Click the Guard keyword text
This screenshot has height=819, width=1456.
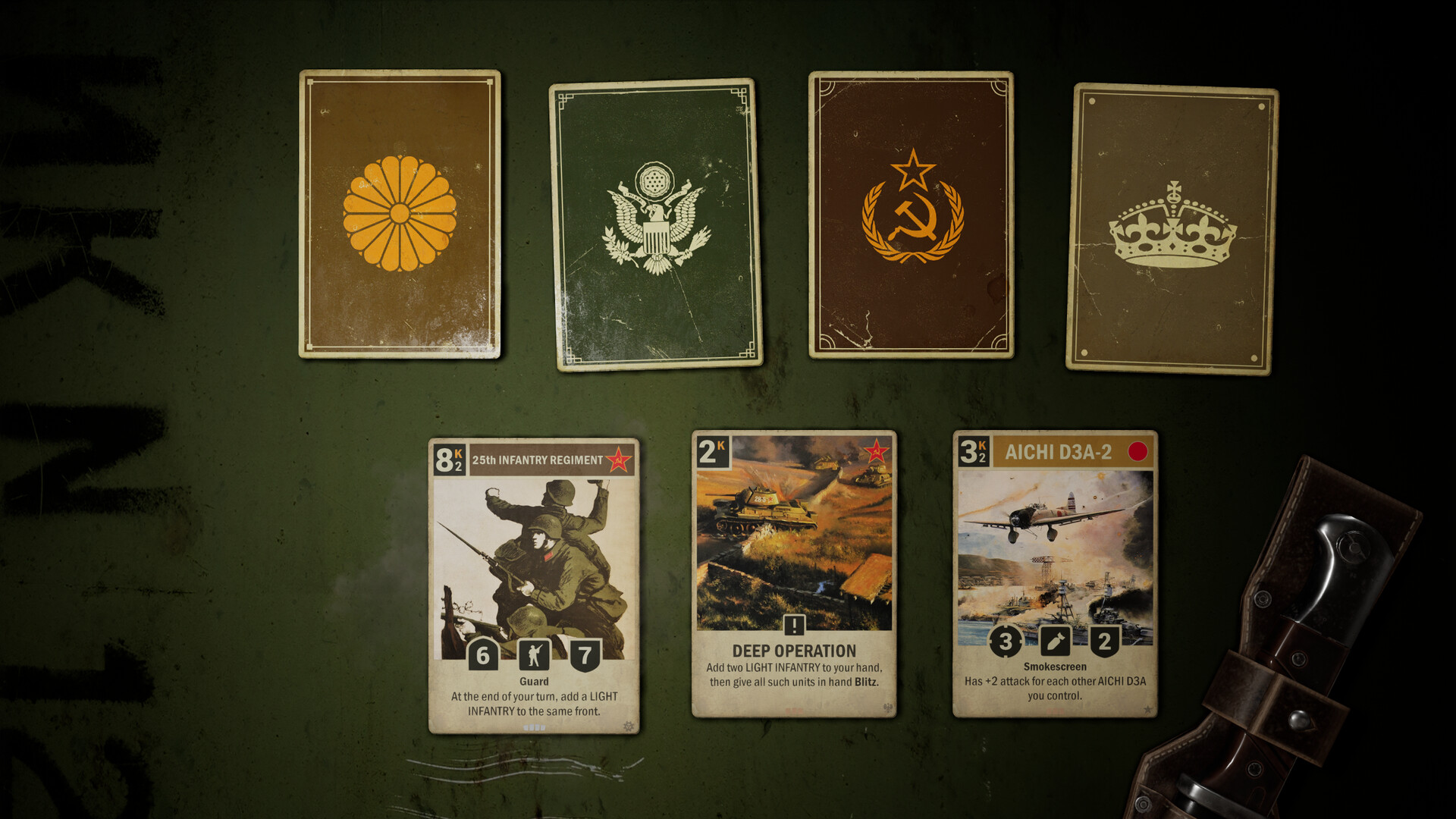coord(535,681)
